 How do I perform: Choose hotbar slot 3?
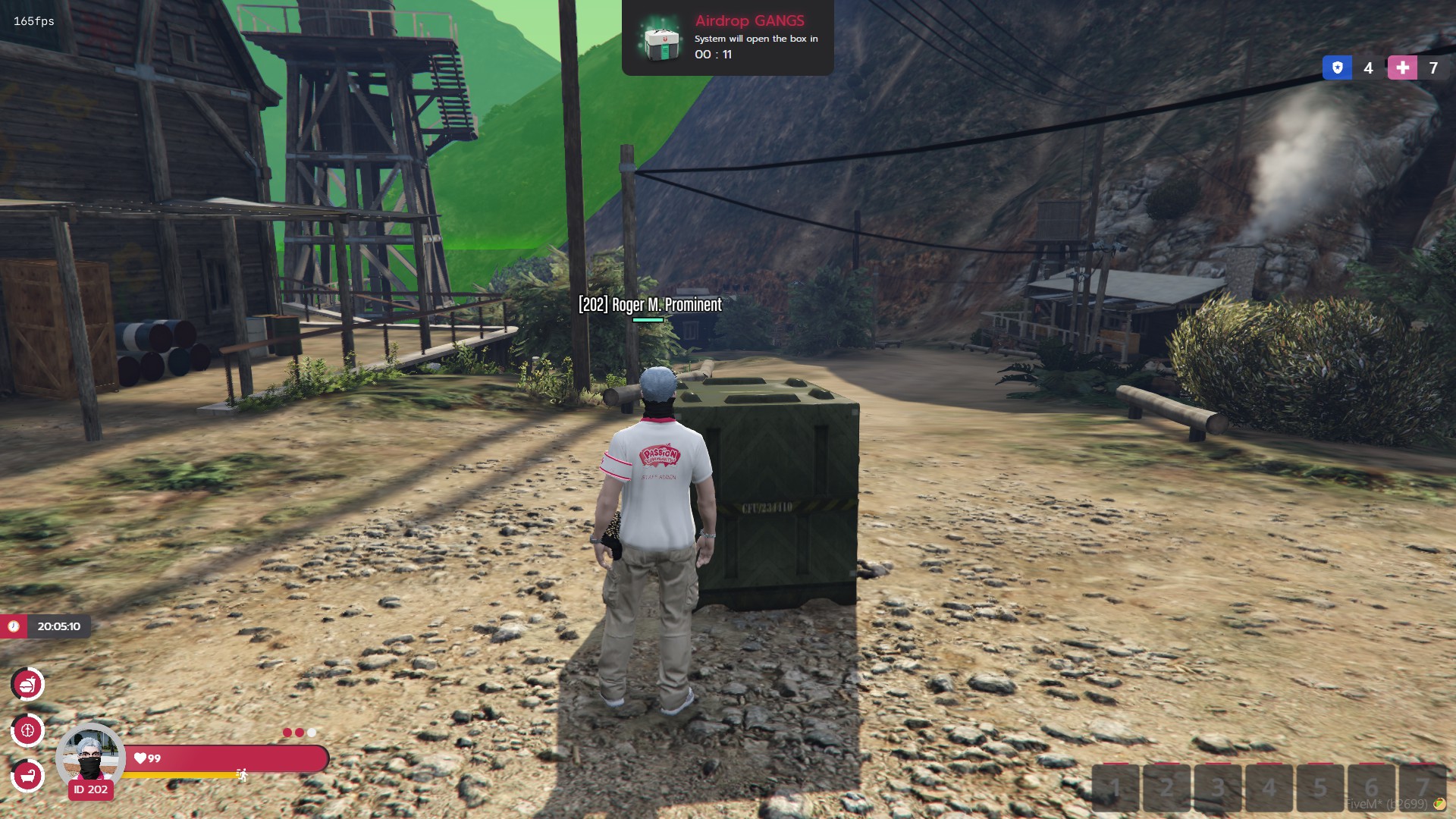point(1218,788)
